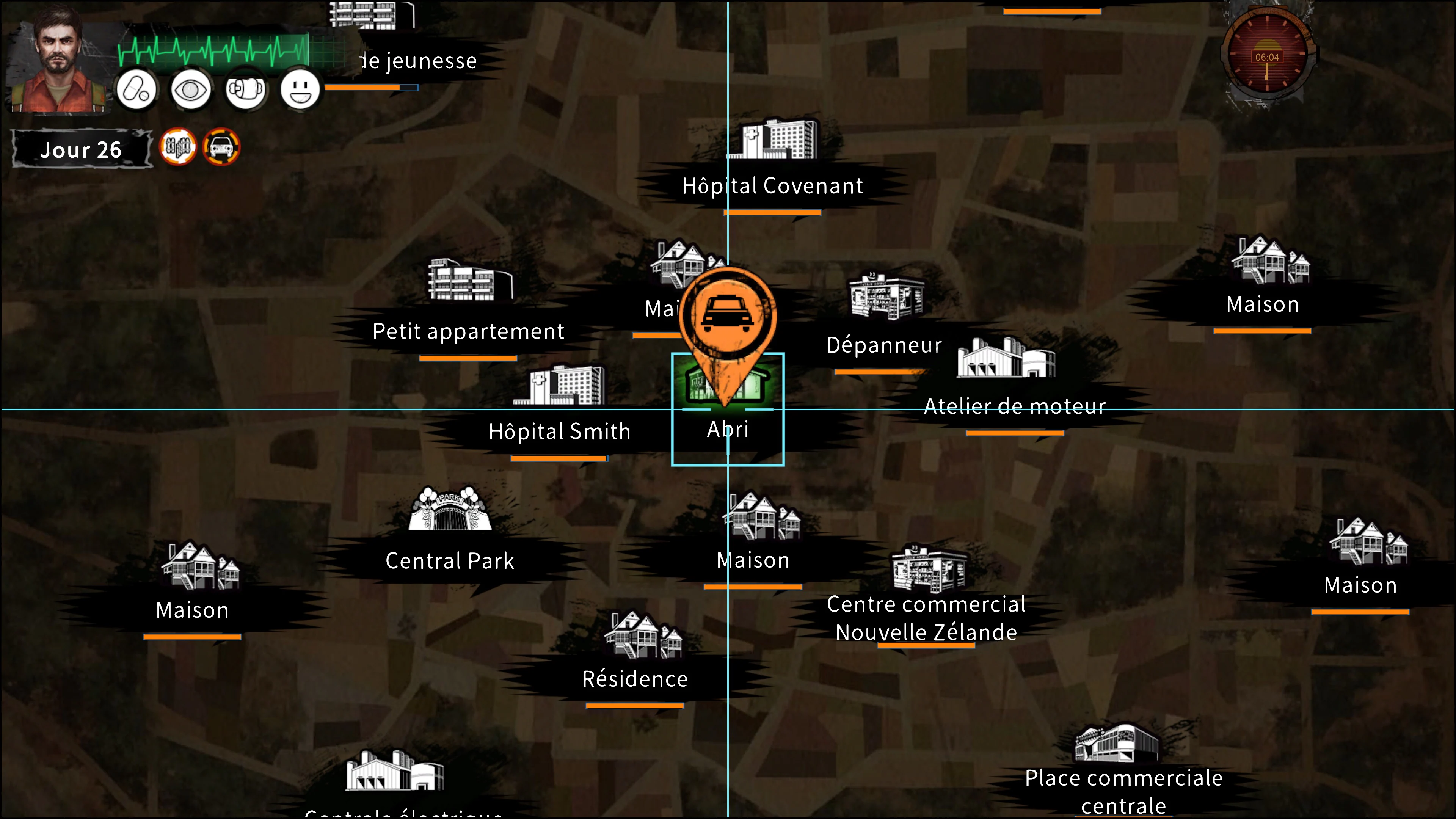This screenshot has width=1456, height=819.
Task: Select the pill health status icon
Action: [x=136, y=89]
